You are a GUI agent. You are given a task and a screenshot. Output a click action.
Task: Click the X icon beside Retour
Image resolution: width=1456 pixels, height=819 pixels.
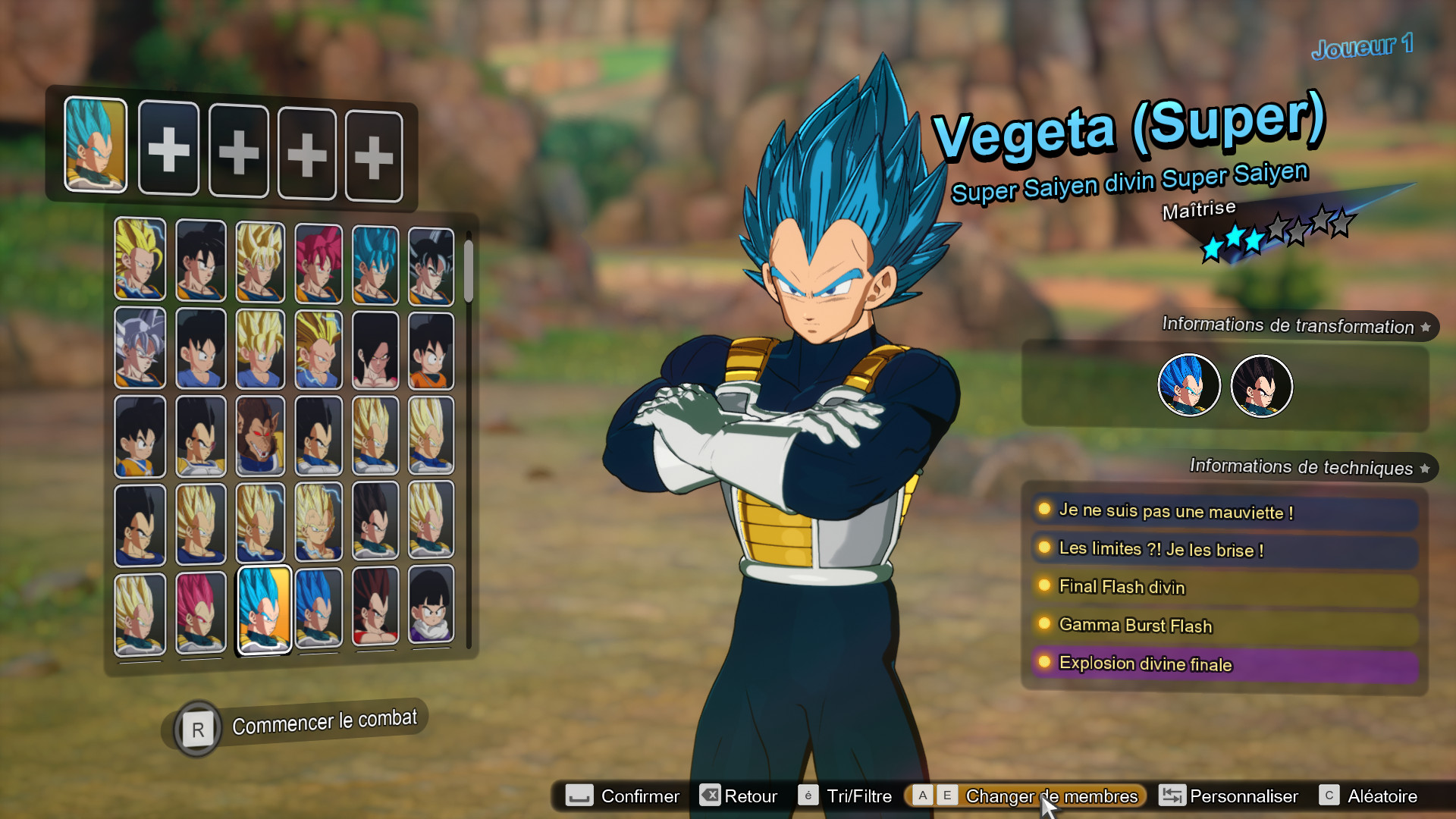pyautogui.click(x=709, y=796)
